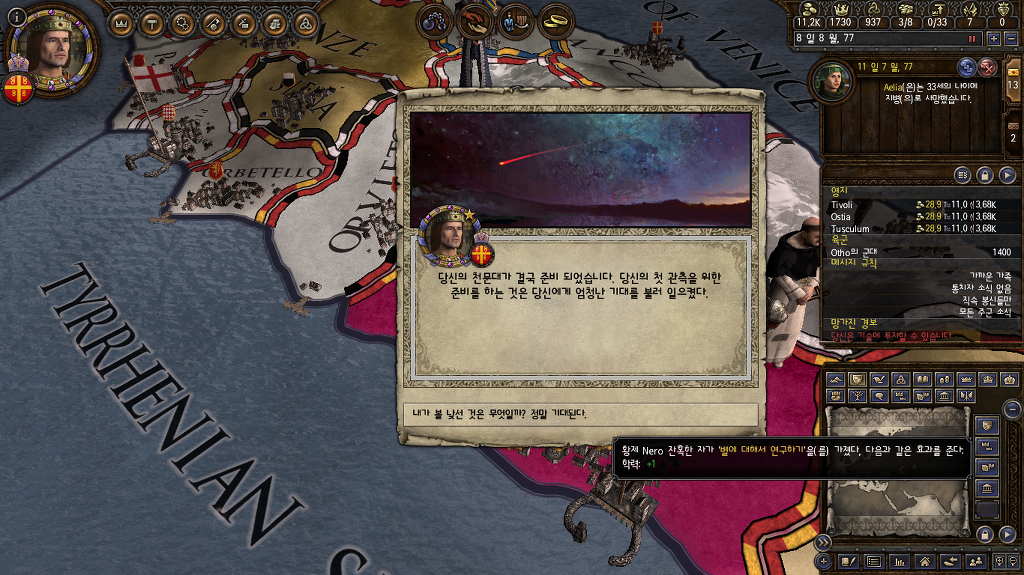Dismiss the Aelia message with the red button
Screen dimensions: 1024x575
[x=987, y=67]
